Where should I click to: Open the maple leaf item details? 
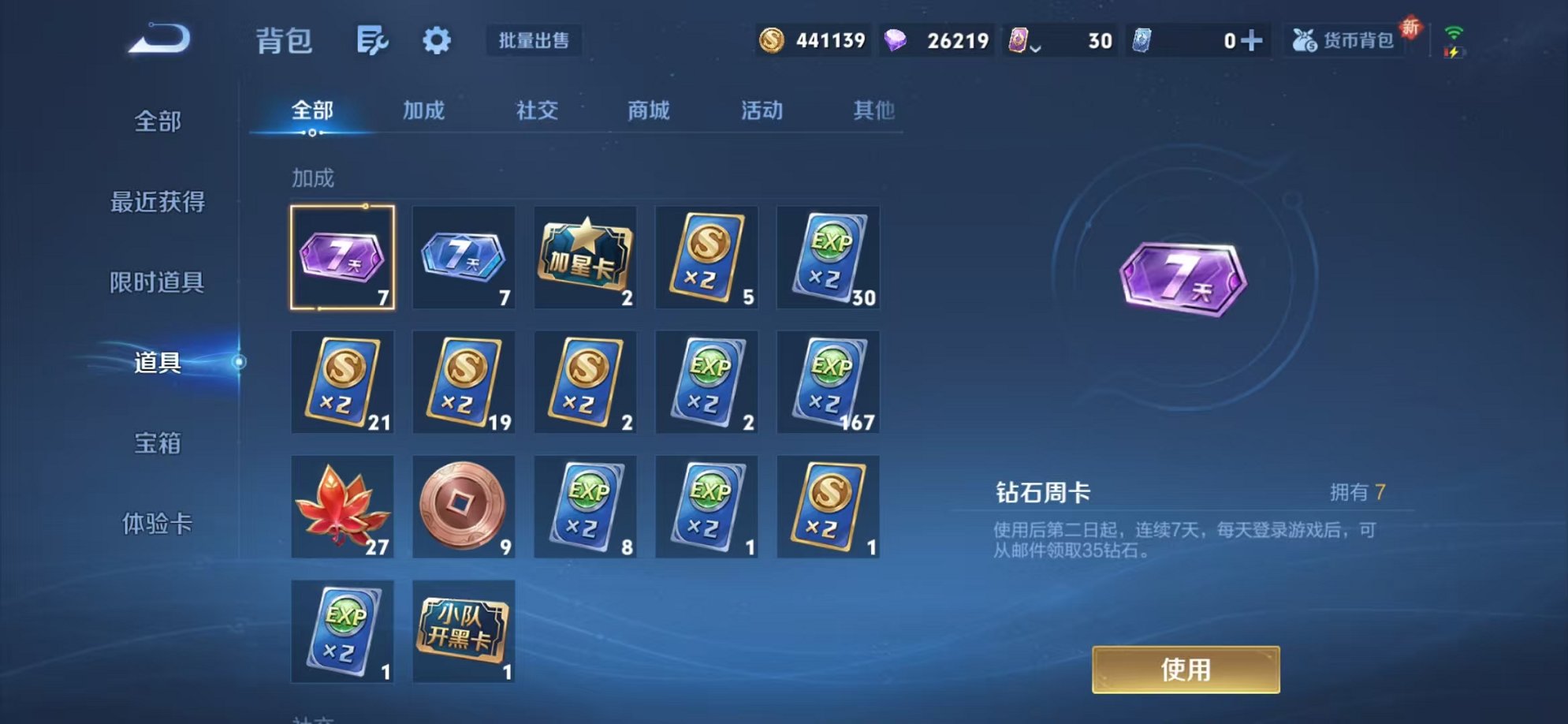point(342,506)
